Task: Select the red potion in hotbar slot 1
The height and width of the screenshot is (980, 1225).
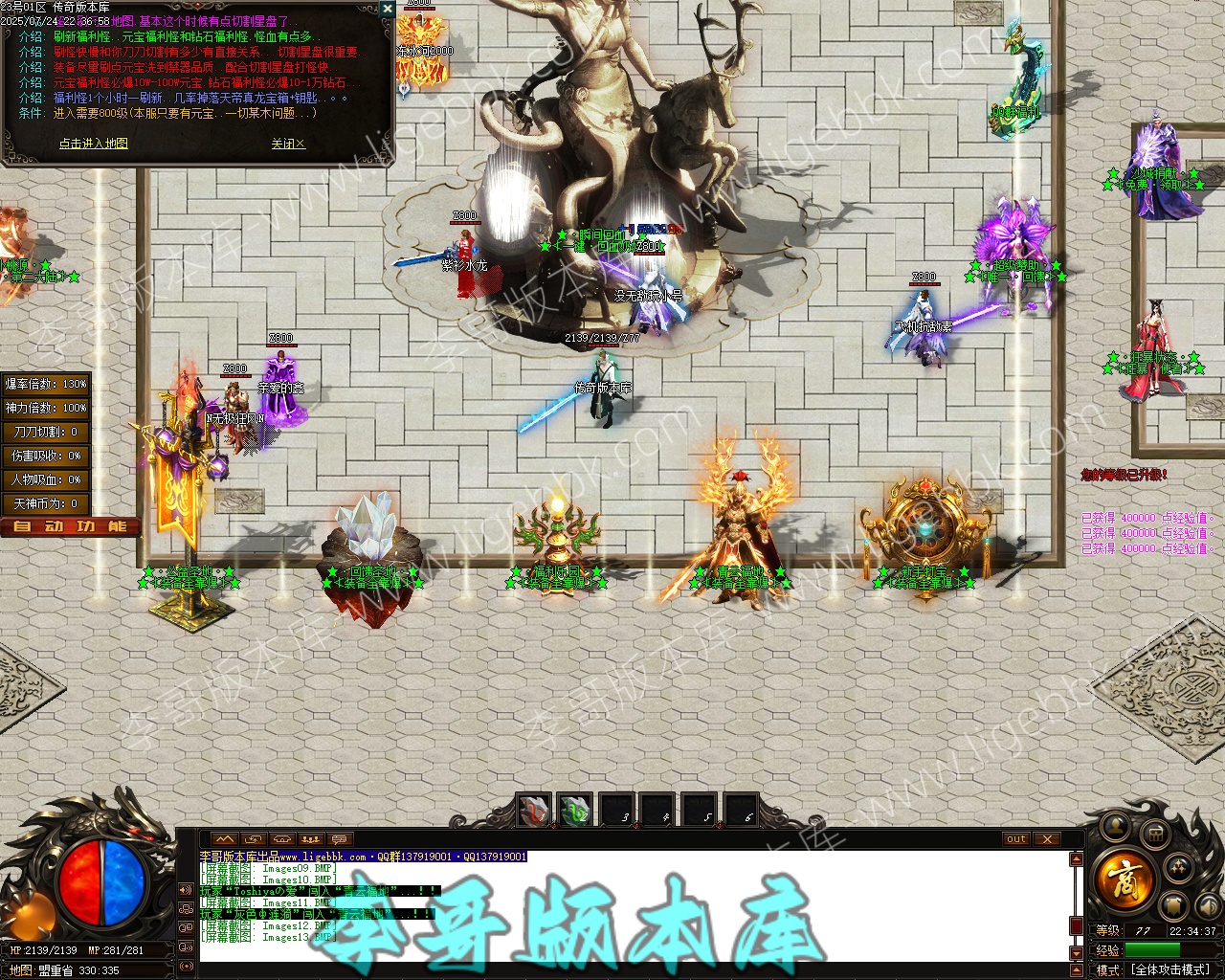Action: [534, 812]
